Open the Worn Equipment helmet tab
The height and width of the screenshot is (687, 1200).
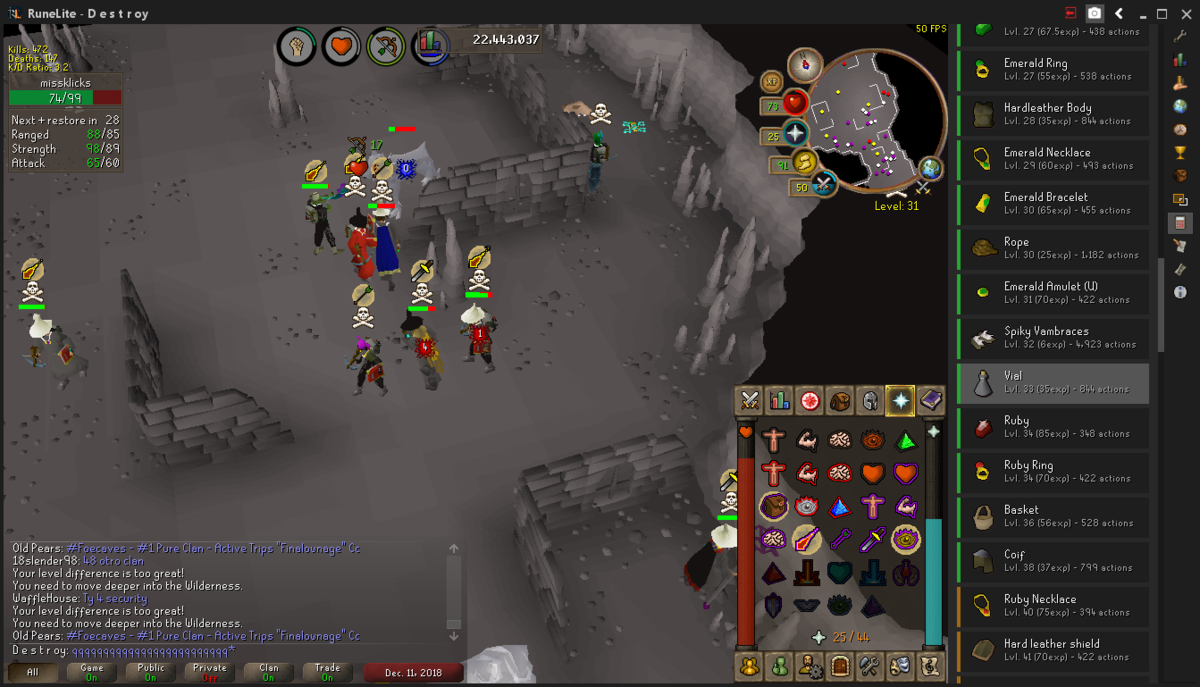(x=870, y=401)
